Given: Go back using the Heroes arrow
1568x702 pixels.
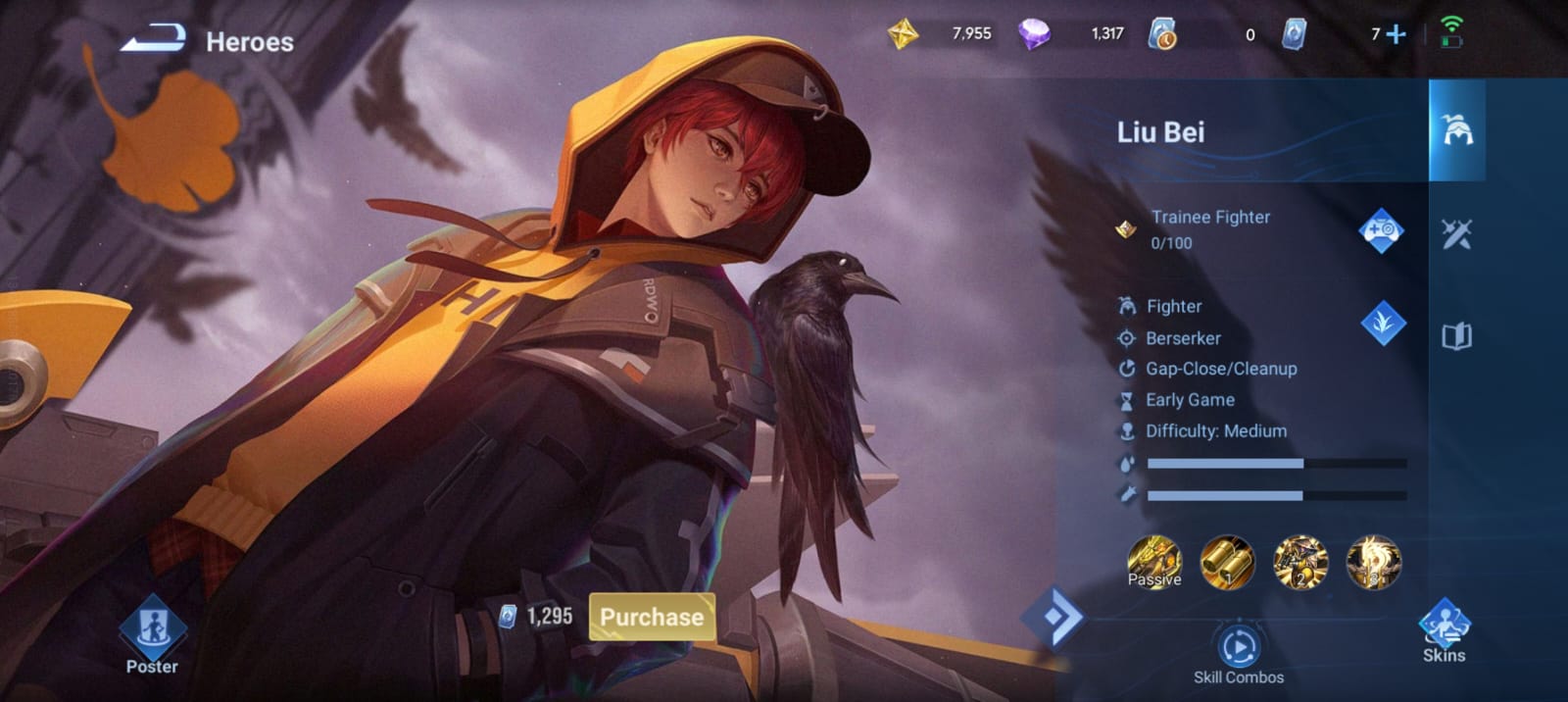Looking at the screenshot, I should tap(154, 40).
